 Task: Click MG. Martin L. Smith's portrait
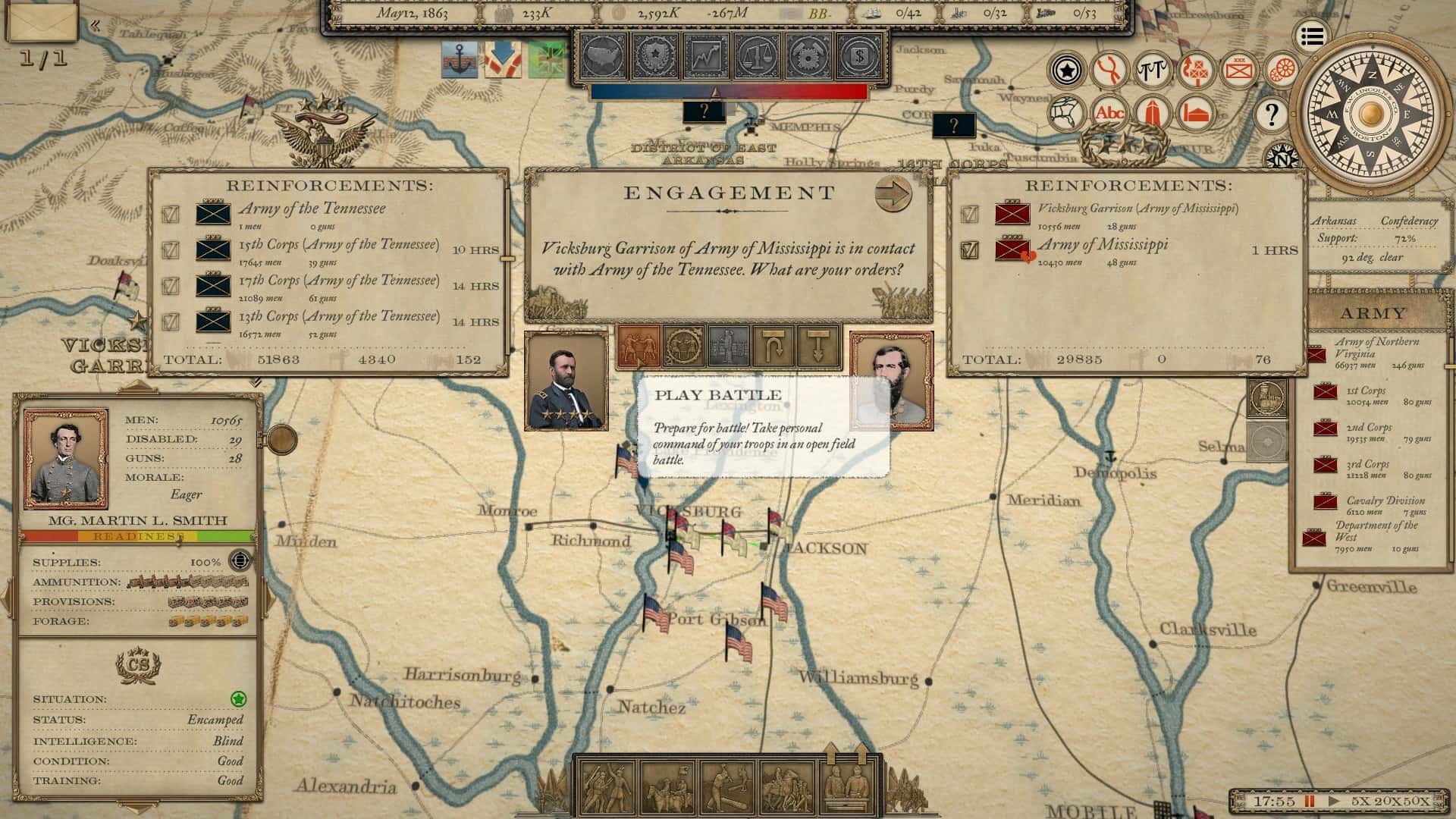click(x=66, y=459)
